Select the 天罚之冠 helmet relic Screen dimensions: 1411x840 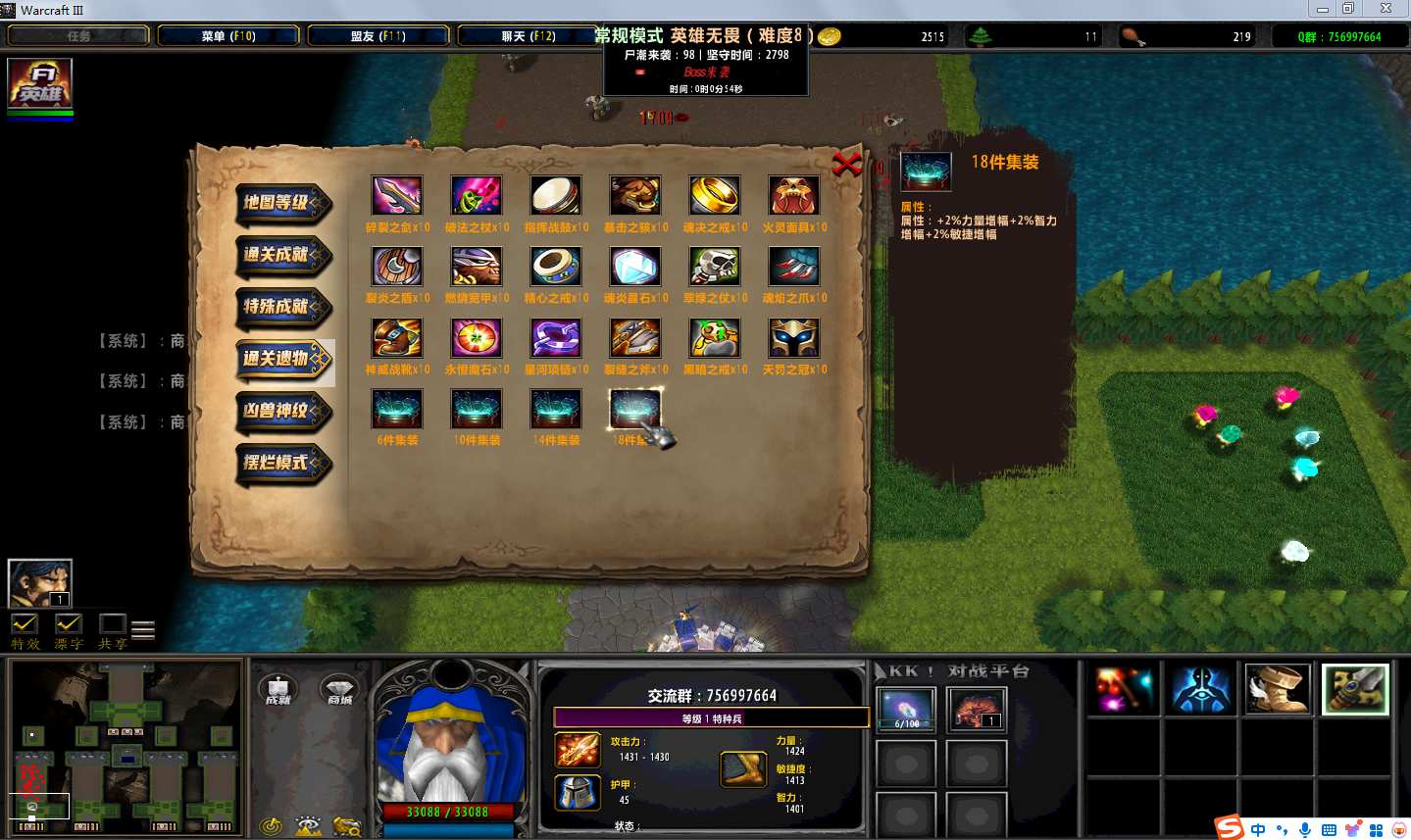click(793, 338)
